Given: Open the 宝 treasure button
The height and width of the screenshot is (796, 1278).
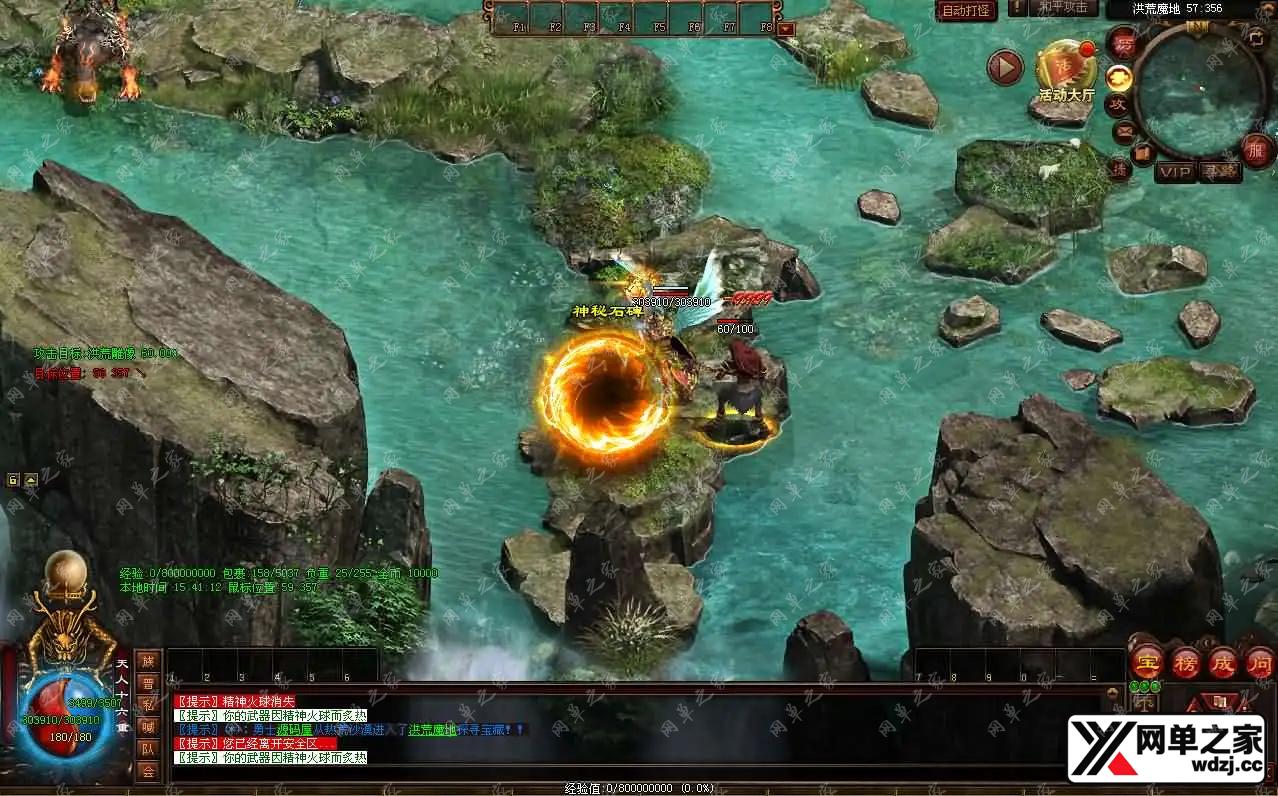Looking at the screenshot, I should [x=1145, y=661].
